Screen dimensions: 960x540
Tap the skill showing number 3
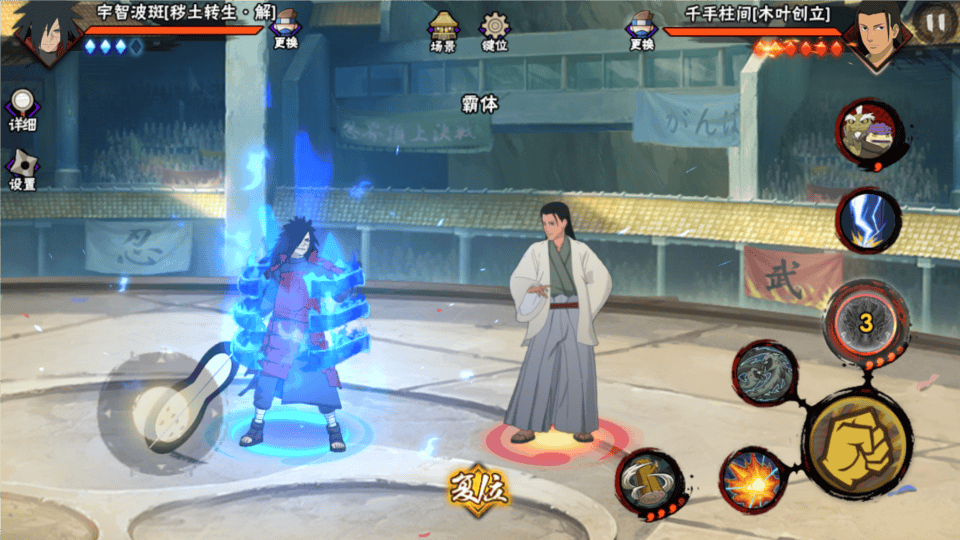pyautogui.click(x=865, y=322)
